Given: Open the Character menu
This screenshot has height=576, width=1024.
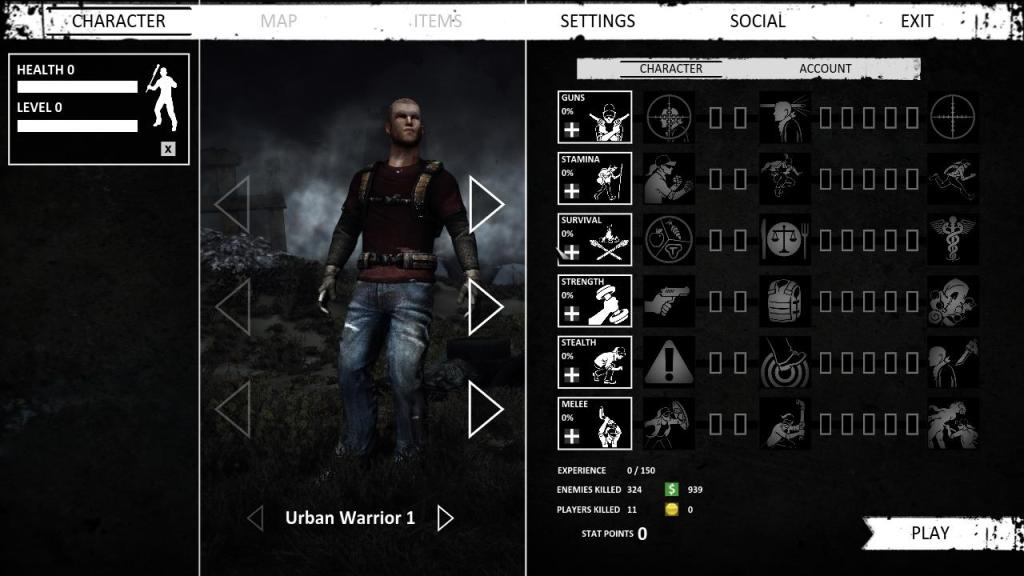Looking at the screenshot, I should pos(118,20).
